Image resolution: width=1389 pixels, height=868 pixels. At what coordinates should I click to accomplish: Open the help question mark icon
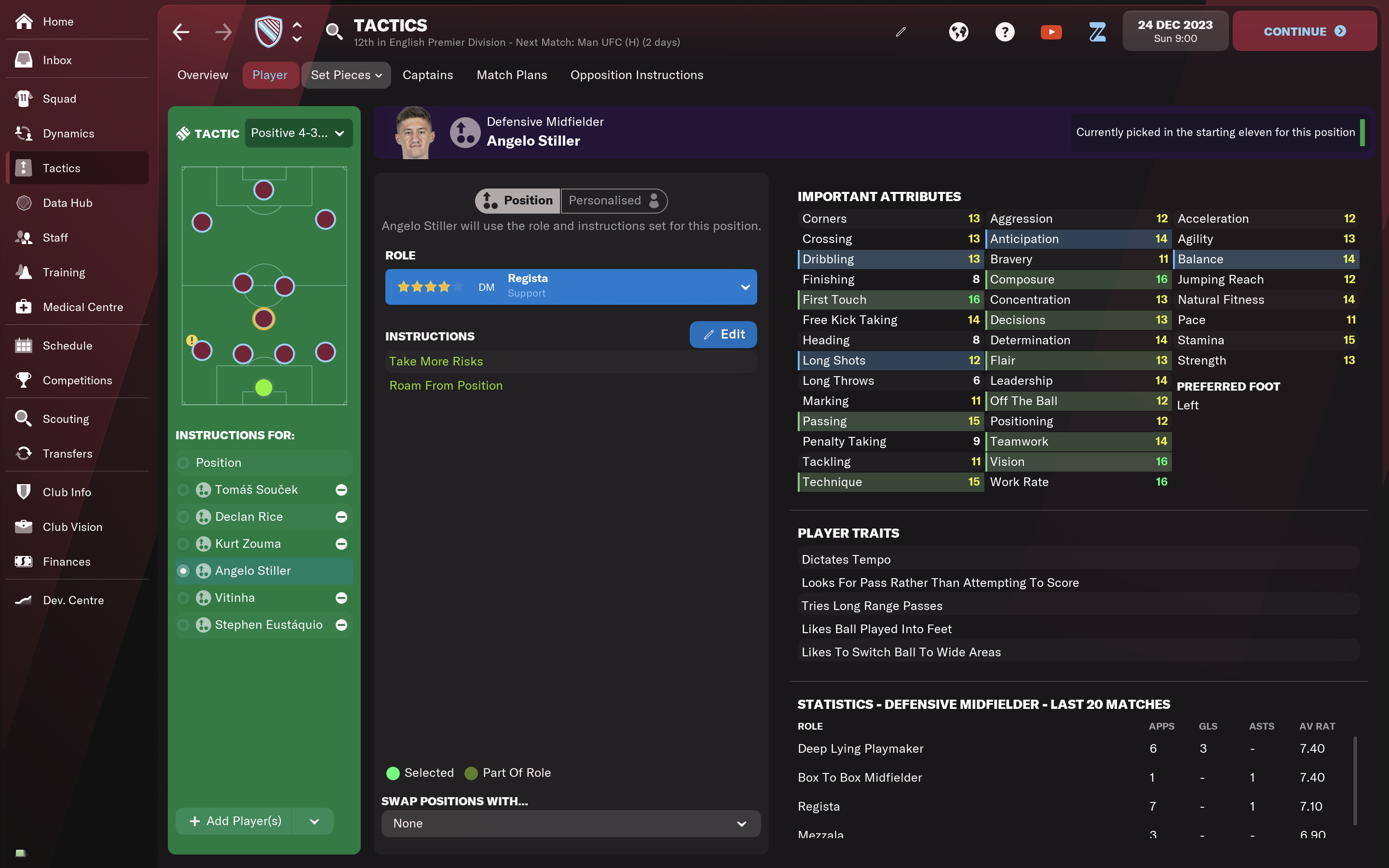[1005, 32]
